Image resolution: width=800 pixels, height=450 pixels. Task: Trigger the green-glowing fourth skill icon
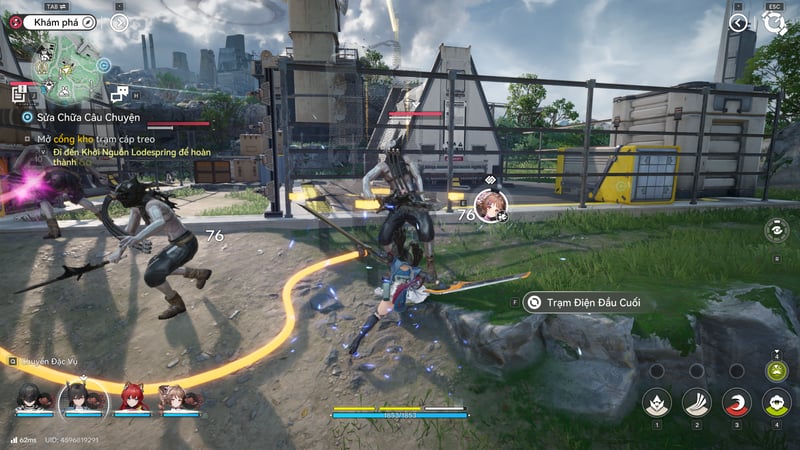[776, 403]
